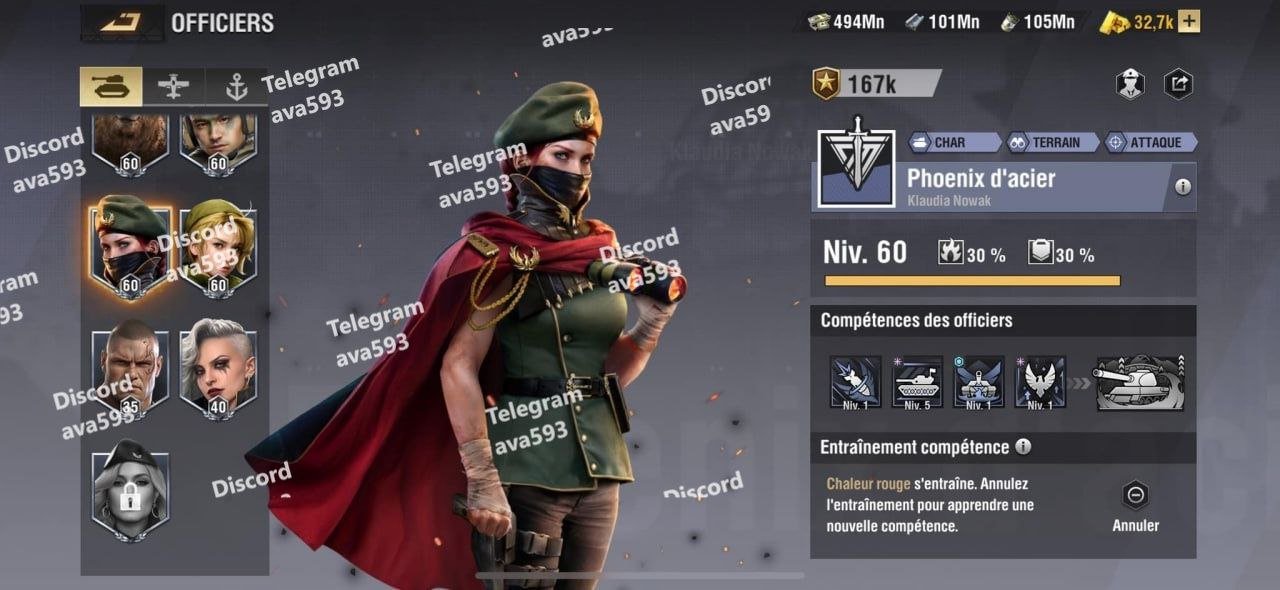Show info about Entraînement compétence
Viewport: 1280px width, 590px height.
click(1023, 447)
